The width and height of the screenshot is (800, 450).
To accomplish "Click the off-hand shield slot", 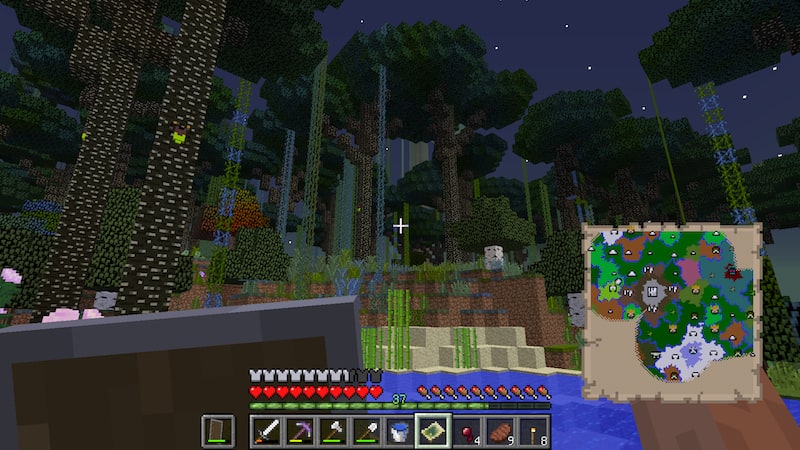I will [x=218, y=431].
